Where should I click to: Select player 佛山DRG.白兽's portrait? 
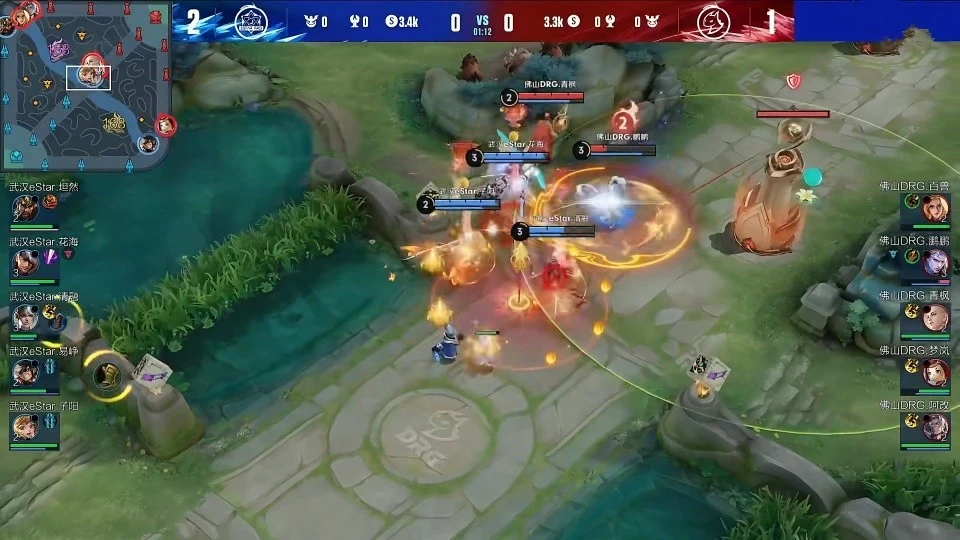tap(935, 210)
